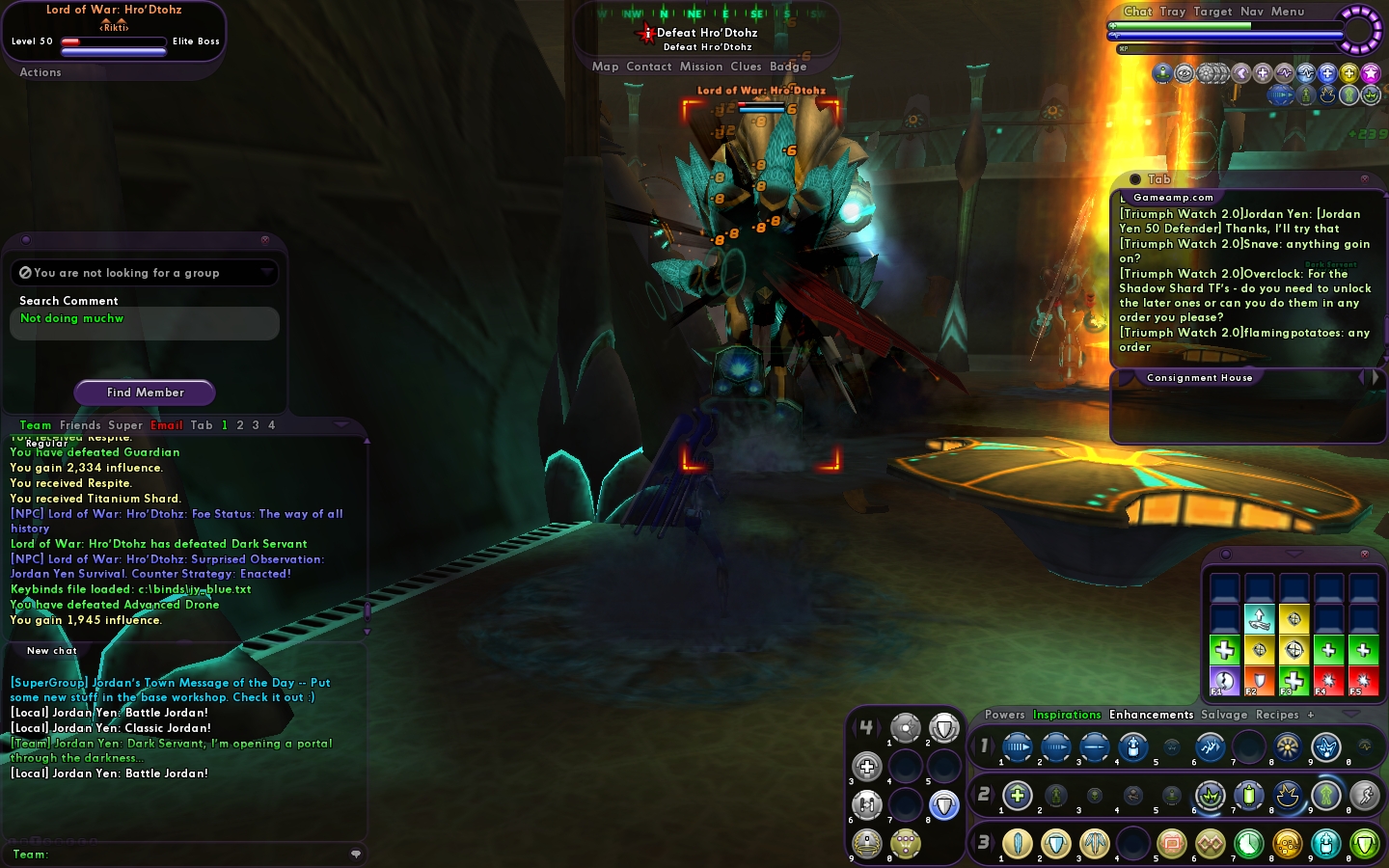1389x868 pixels.
Task: Edit the Search Comment field
Action: pyautogui.click(x=145, y=323)
